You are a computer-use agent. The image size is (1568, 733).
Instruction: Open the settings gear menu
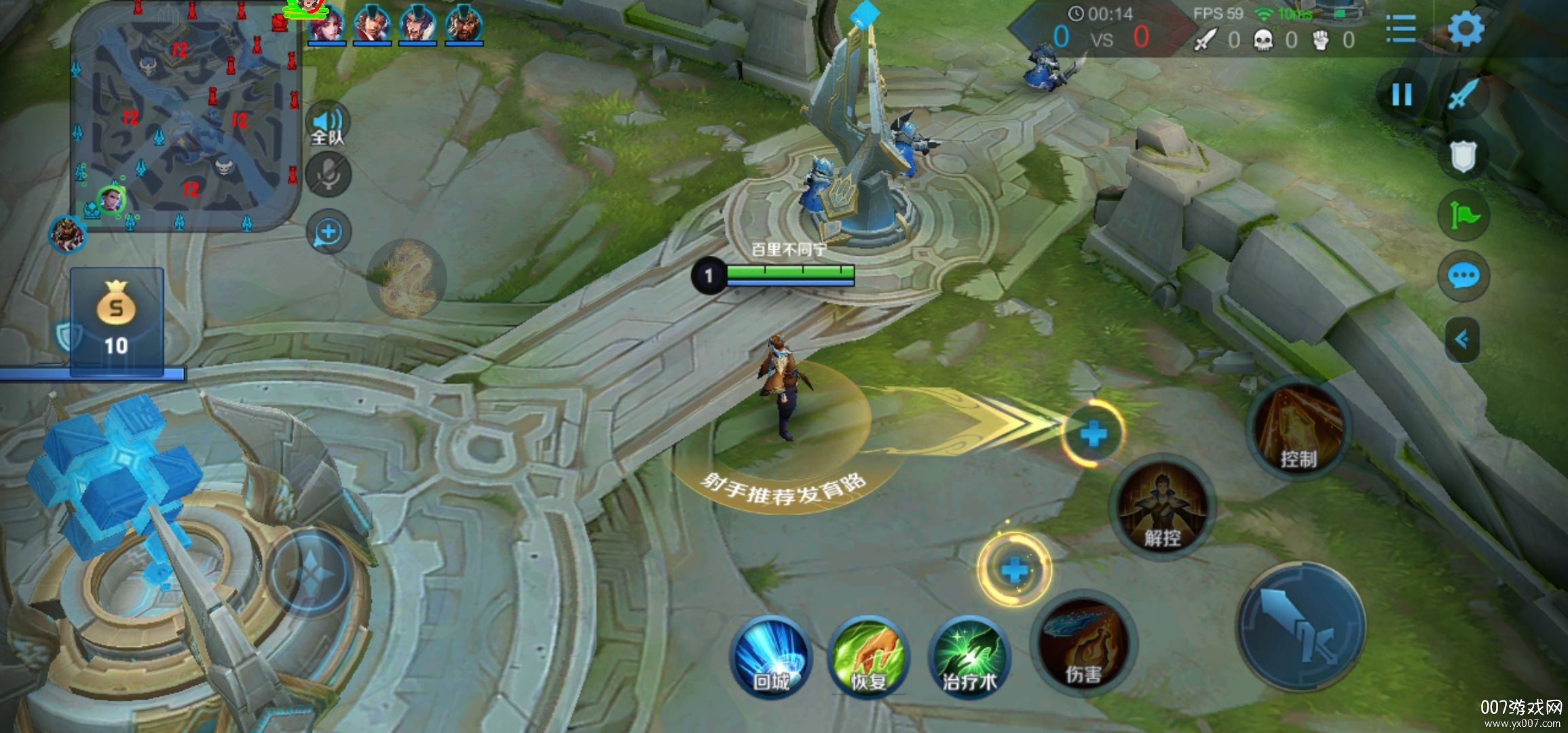(x=1466, y=29)
